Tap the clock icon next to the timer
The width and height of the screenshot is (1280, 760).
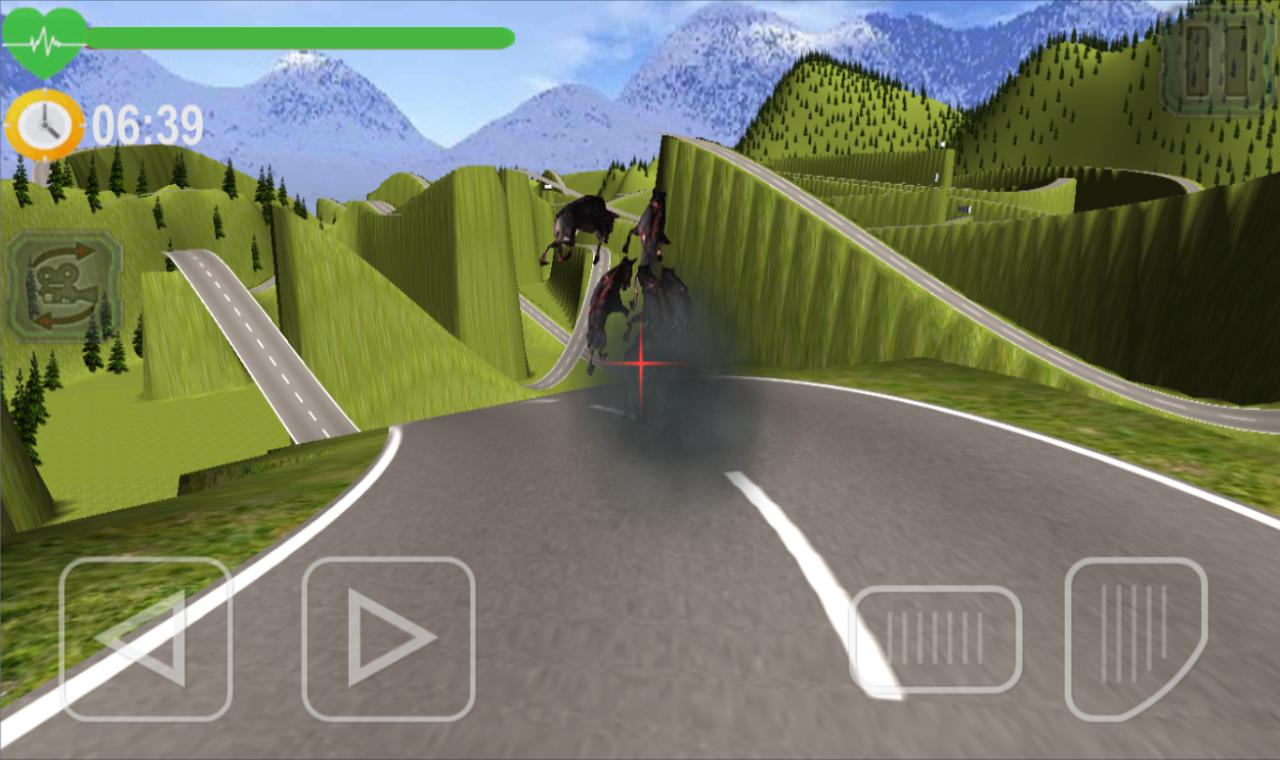(x=45, y=123)
